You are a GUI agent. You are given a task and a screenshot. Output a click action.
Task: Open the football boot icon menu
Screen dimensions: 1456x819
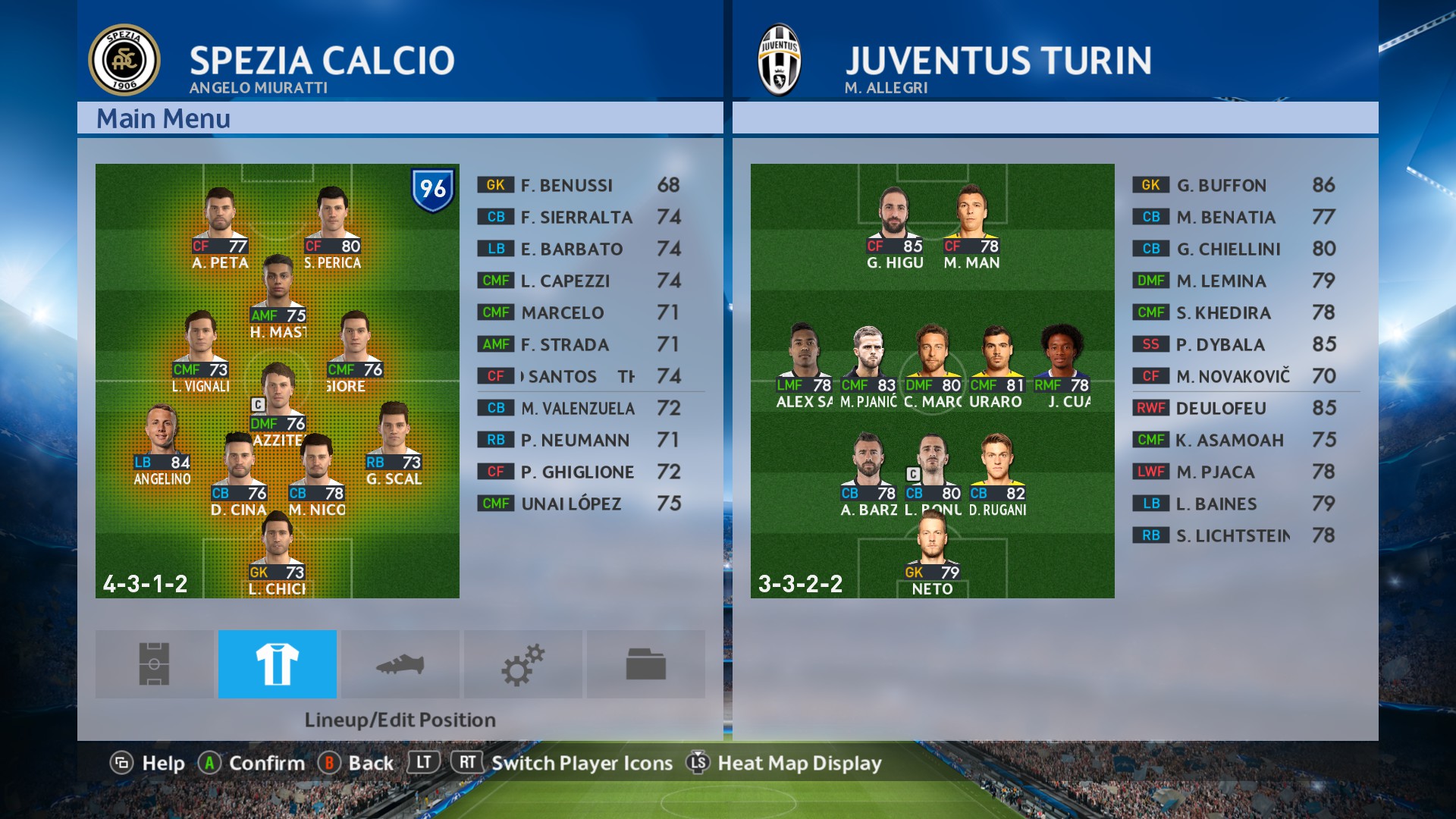click(x=400, y=664)
